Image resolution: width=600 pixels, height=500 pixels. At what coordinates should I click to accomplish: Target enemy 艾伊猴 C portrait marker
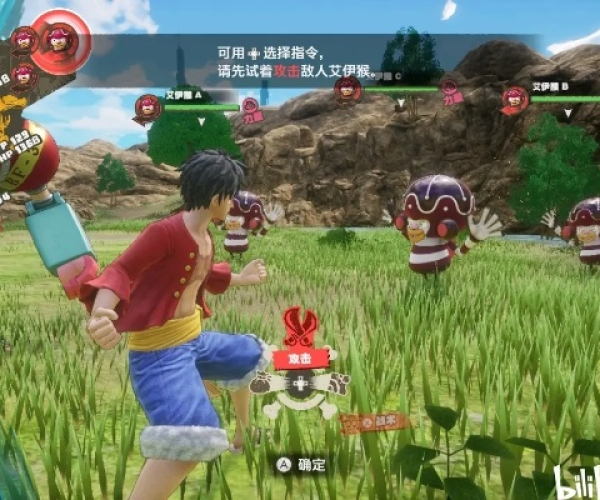point(349,88)
